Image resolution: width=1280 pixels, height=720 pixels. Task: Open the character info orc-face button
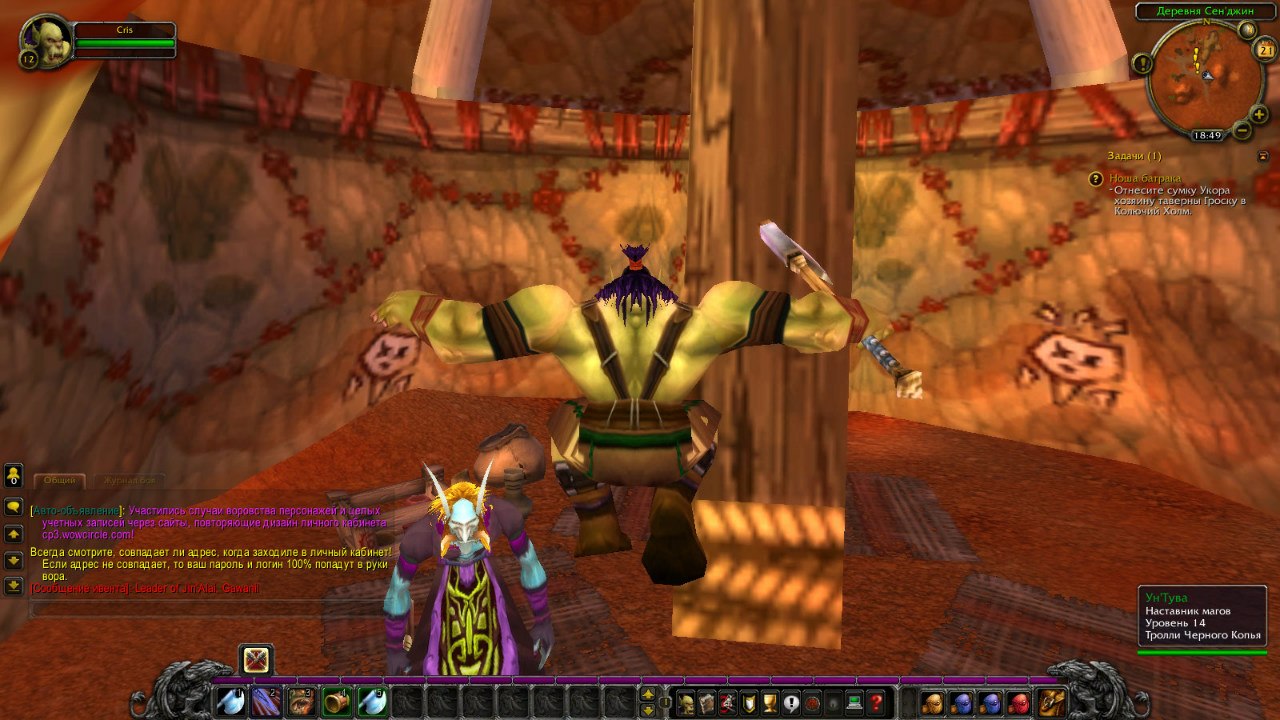(x=687, y=702)
